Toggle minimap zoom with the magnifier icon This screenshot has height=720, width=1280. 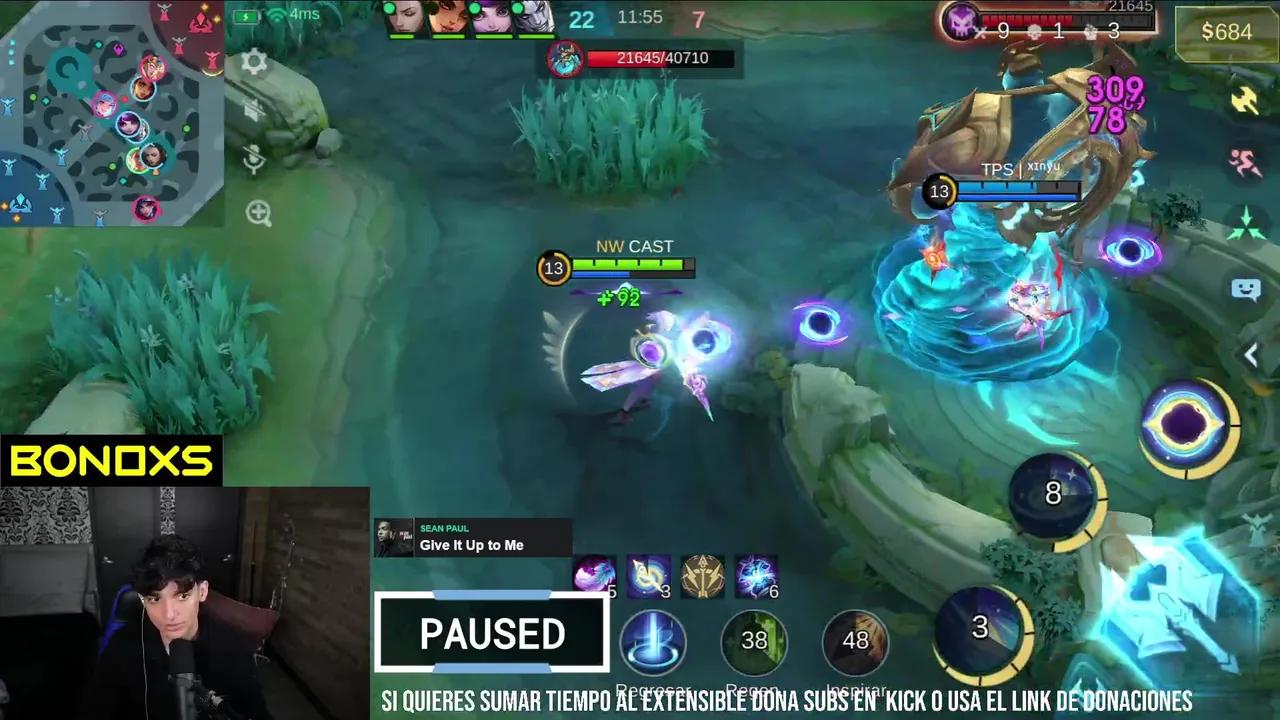[x=259, y=212]
